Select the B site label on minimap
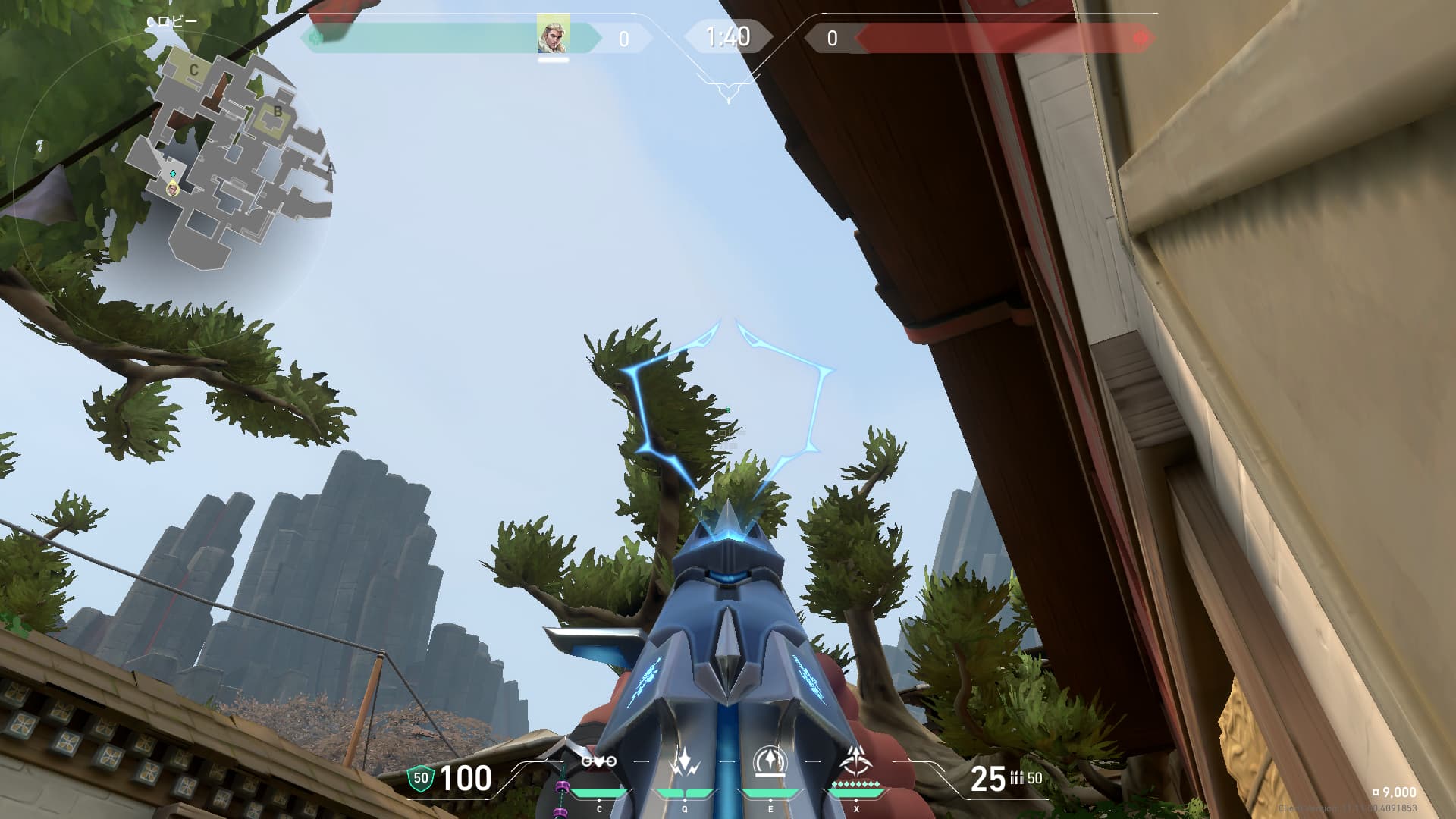 (x=278, y=112)
